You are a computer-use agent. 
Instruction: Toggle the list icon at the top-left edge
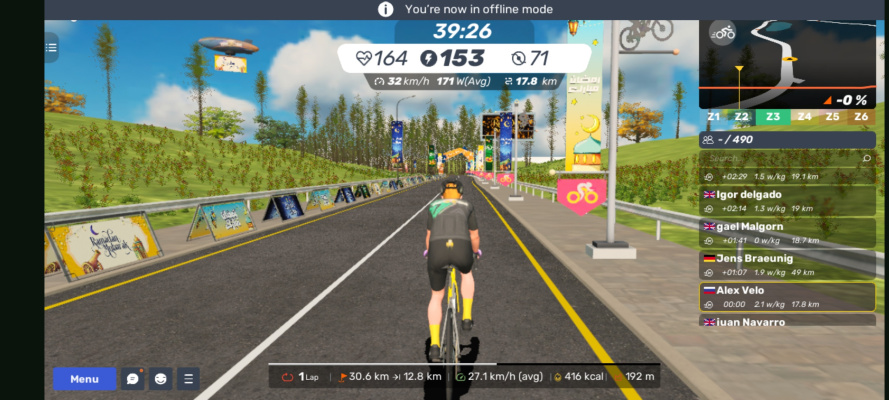[51, 46]
